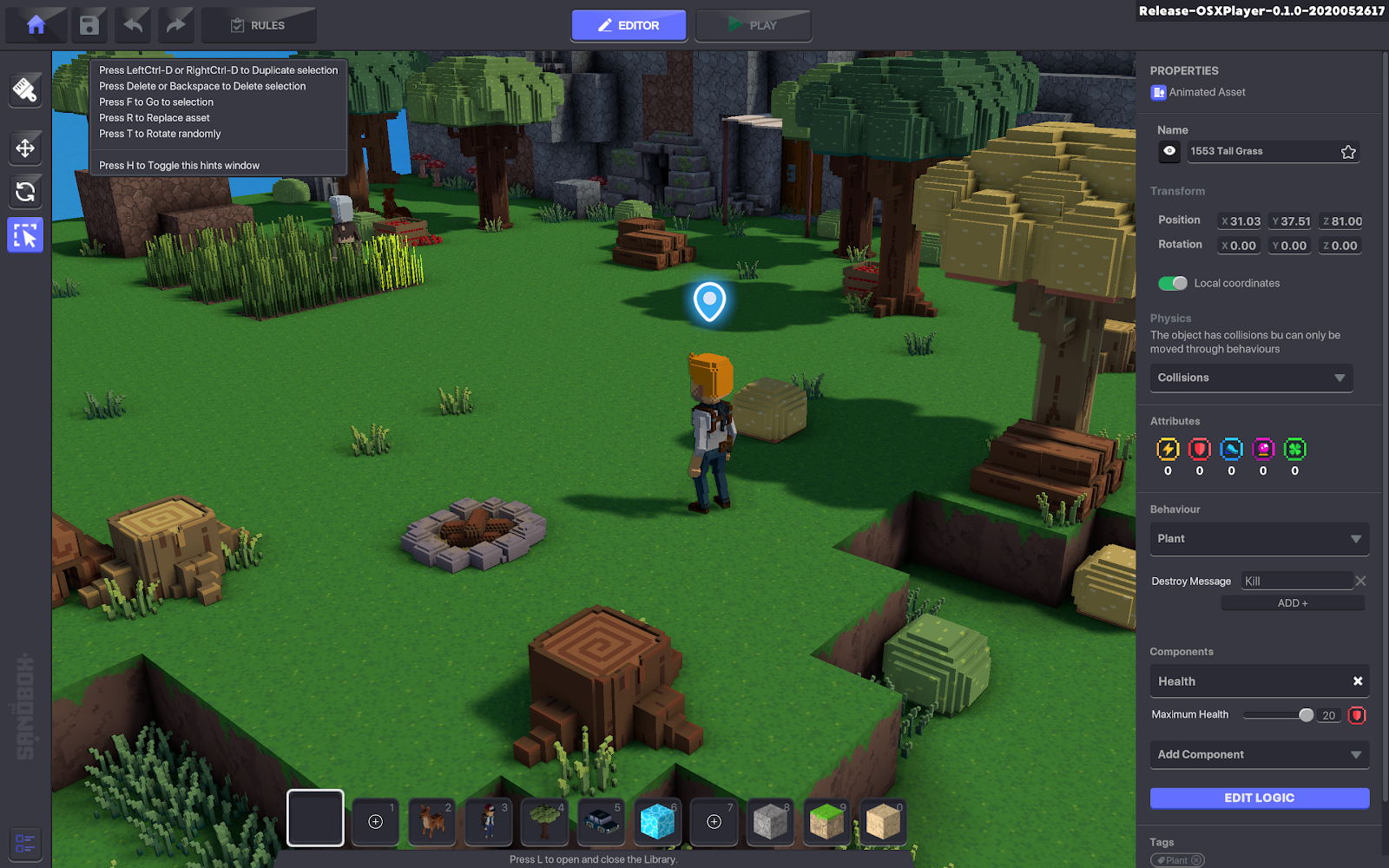Click the Maximum Health slider handle
The width and height of the screenshot is (1389, 868).
tap(1306, 715)
